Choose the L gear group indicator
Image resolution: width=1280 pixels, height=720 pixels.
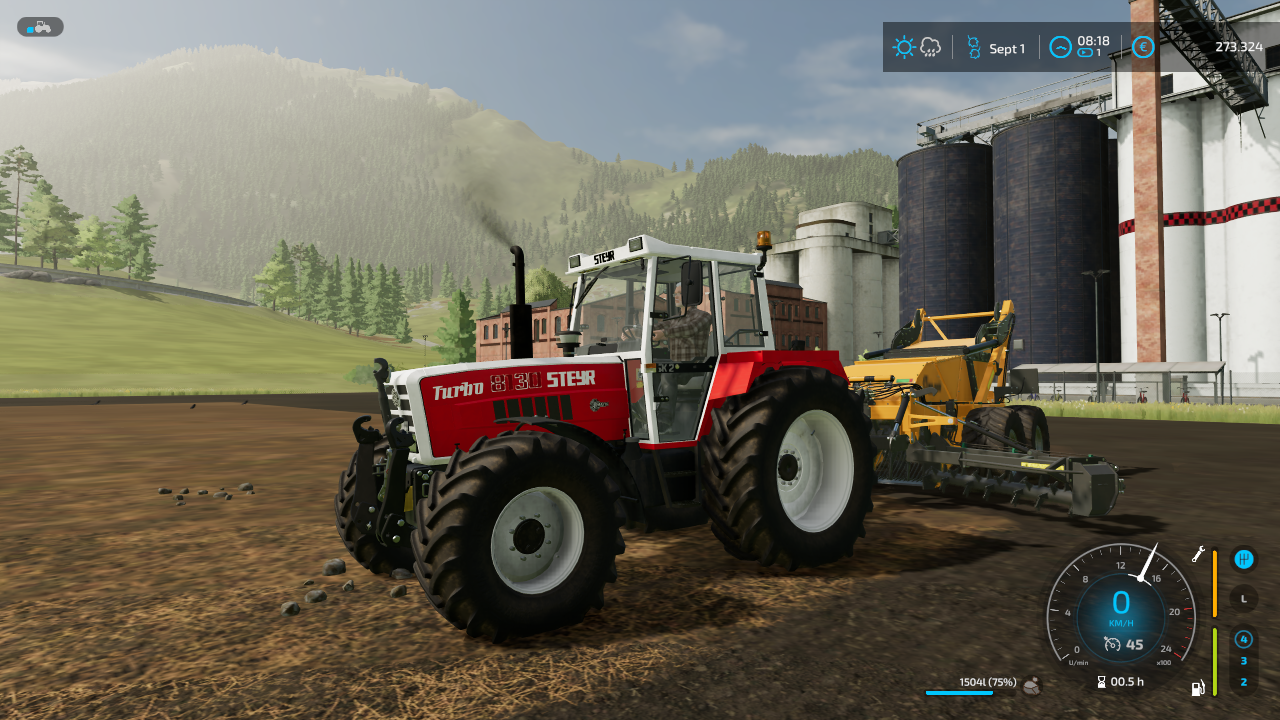pyautogui.click(x=1243, y=599)
